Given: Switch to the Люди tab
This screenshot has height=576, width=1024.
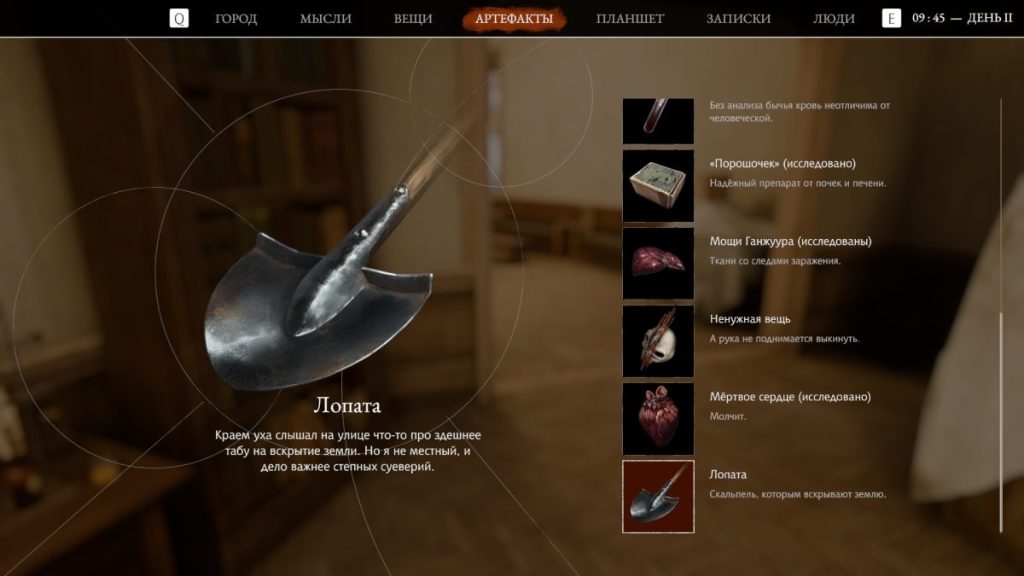Looking at the screenshot, I should pos(834,18).
